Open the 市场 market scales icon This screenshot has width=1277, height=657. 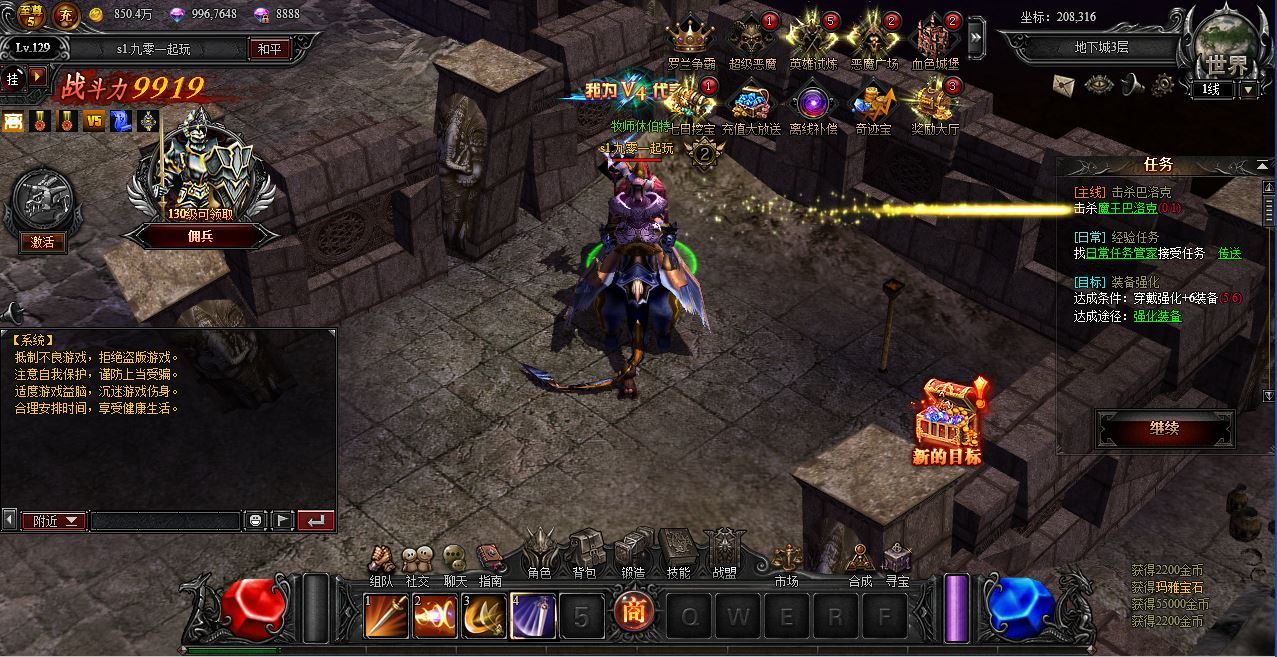786,561
